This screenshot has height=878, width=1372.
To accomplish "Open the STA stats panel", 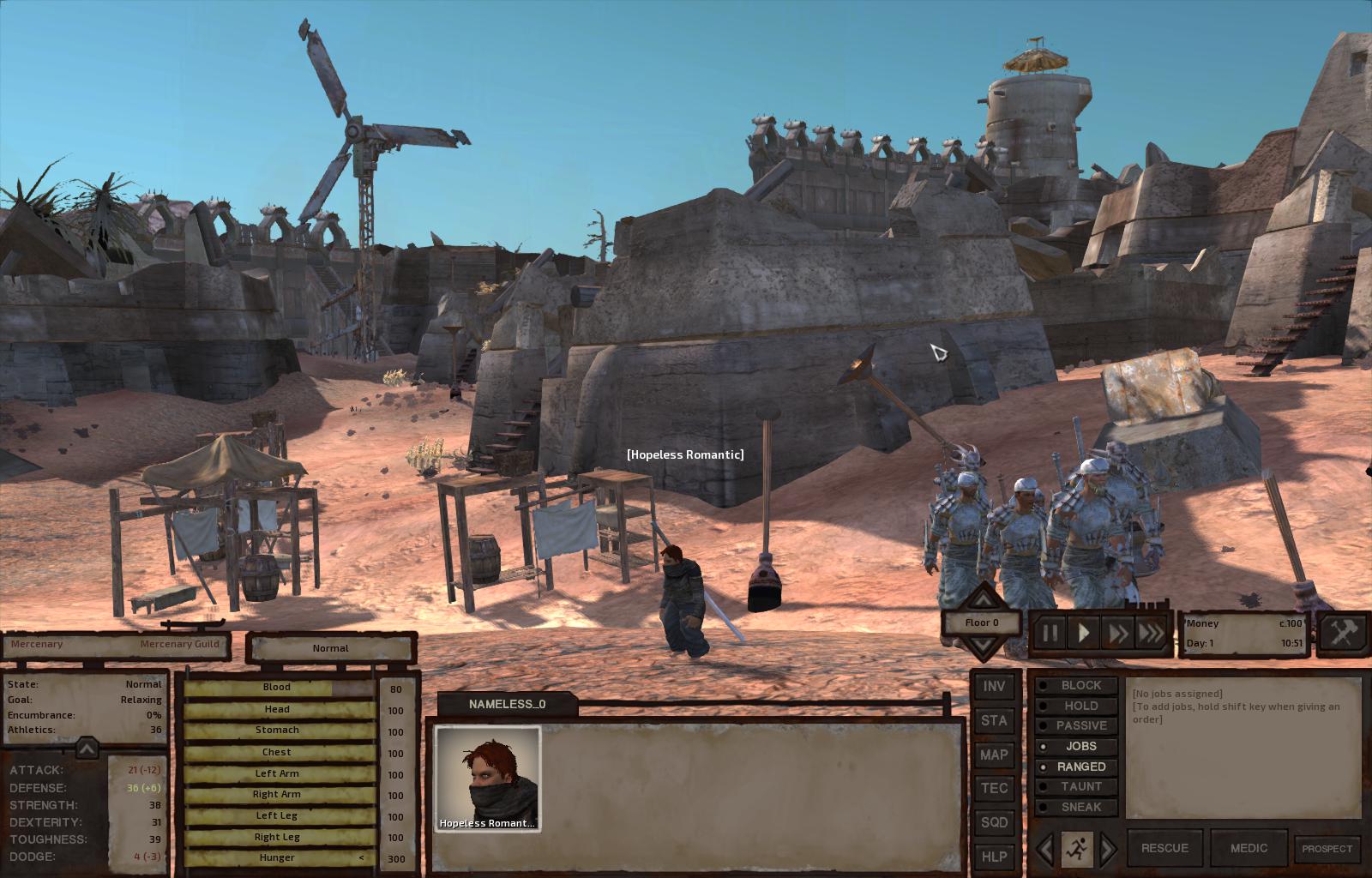I will coord(994,721).
